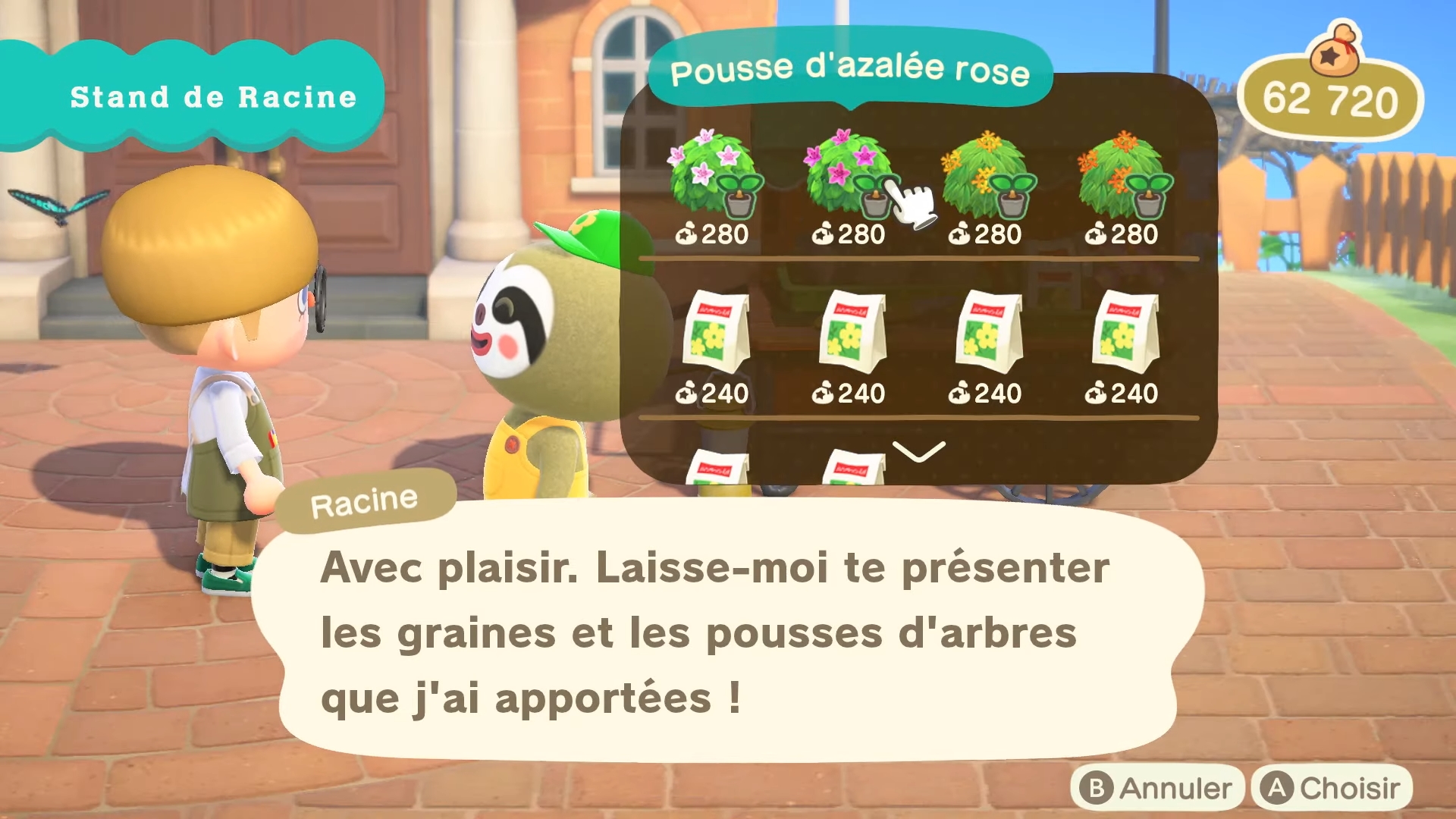Select the Racine name tag on the dialogue
This screenshot has width=1456, height=819.
364,498
